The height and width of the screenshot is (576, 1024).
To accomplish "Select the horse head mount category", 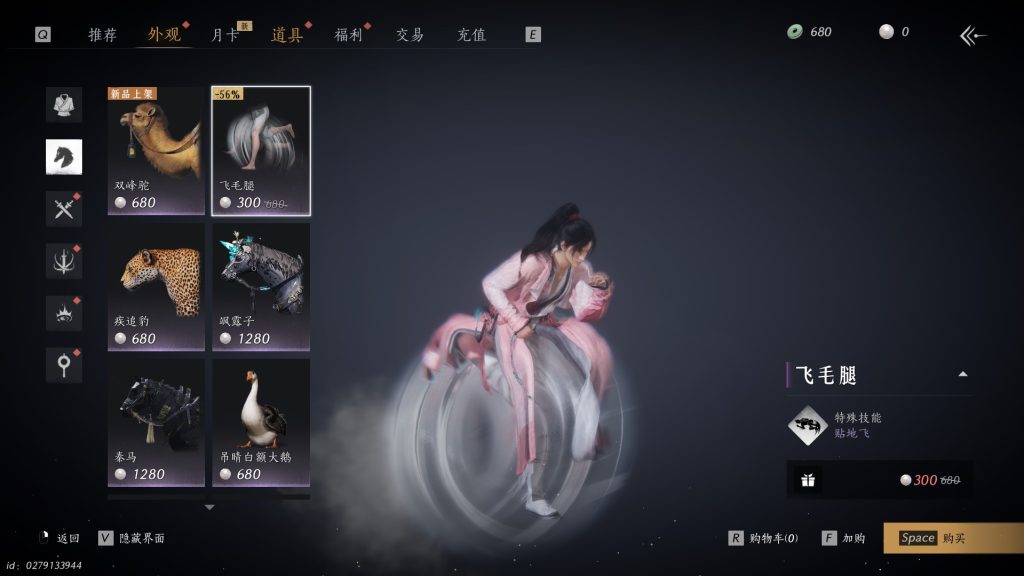I will (x=64, y=156).
